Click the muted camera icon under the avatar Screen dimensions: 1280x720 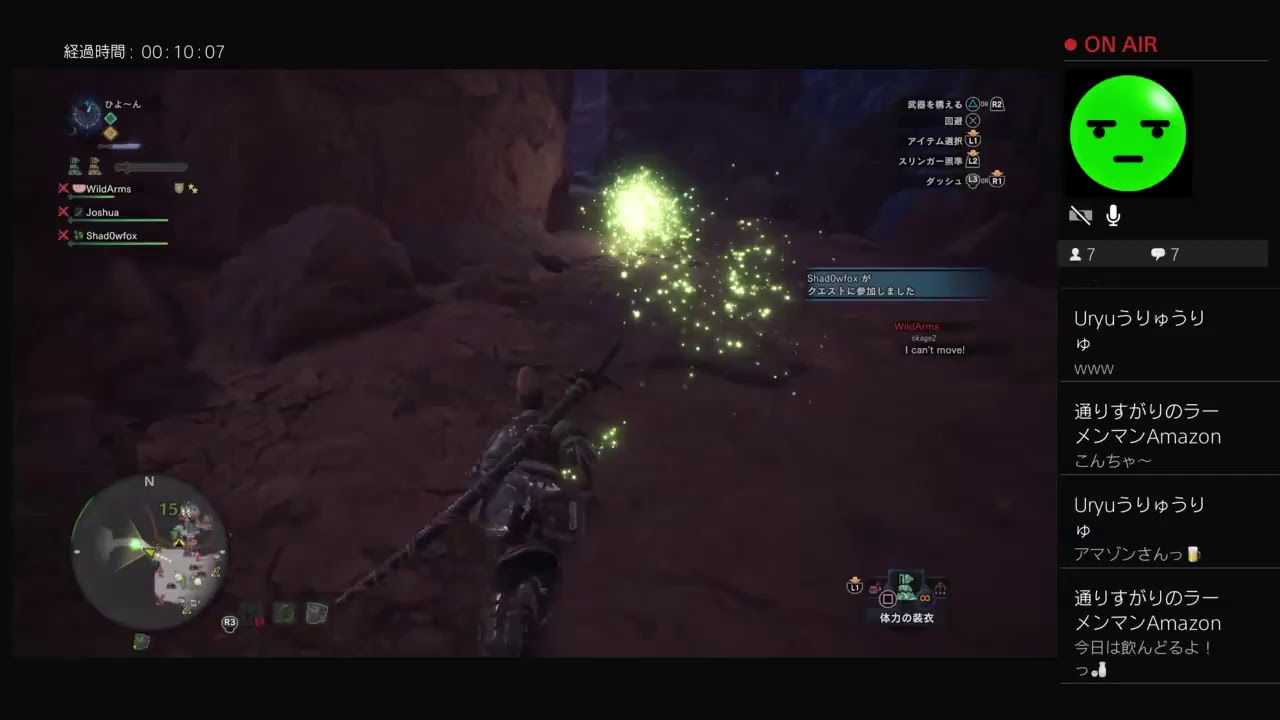tap(1081, 215)
